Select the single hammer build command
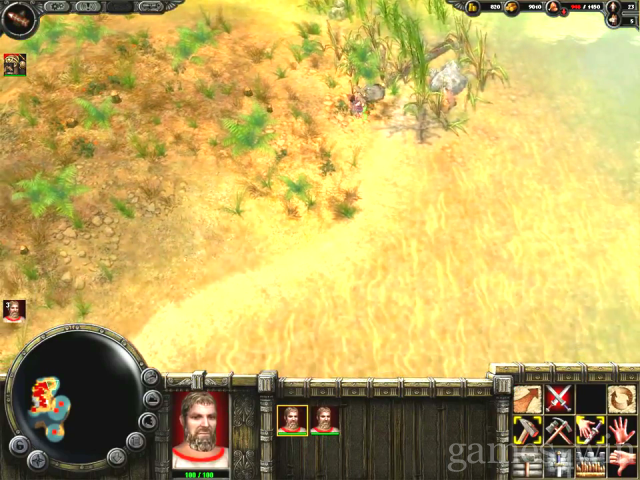Viewport: 640px width, 480px height. (x=528, y=431)
